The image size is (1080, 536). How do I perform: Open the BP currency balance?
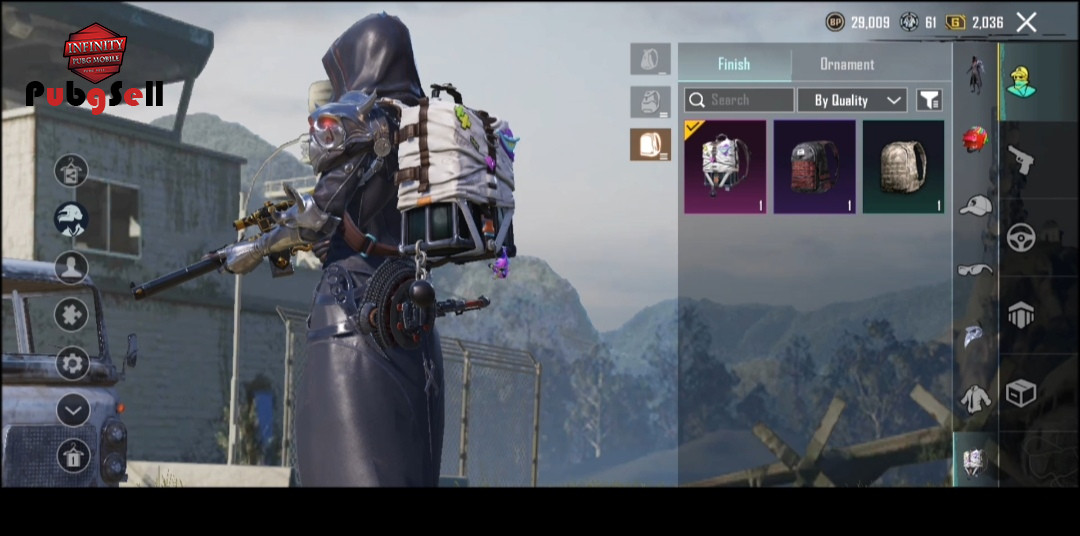(x=857, y=22)
